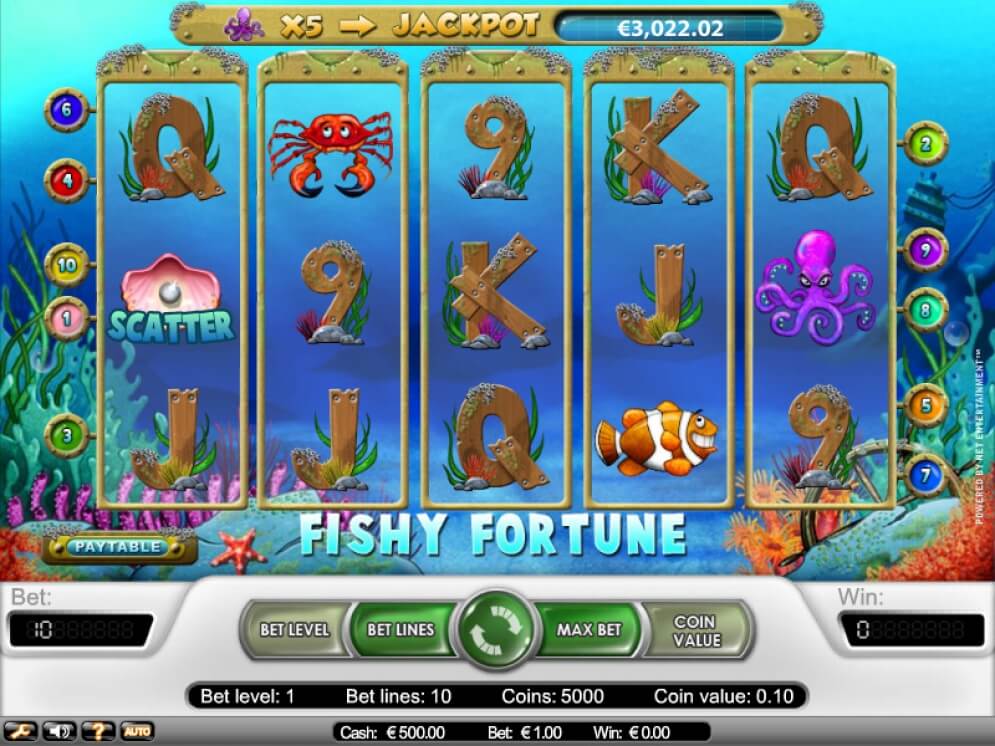The width and height of the screenshot is (995, 746).
Task: Increase the Bet Level
Action: 294,630
